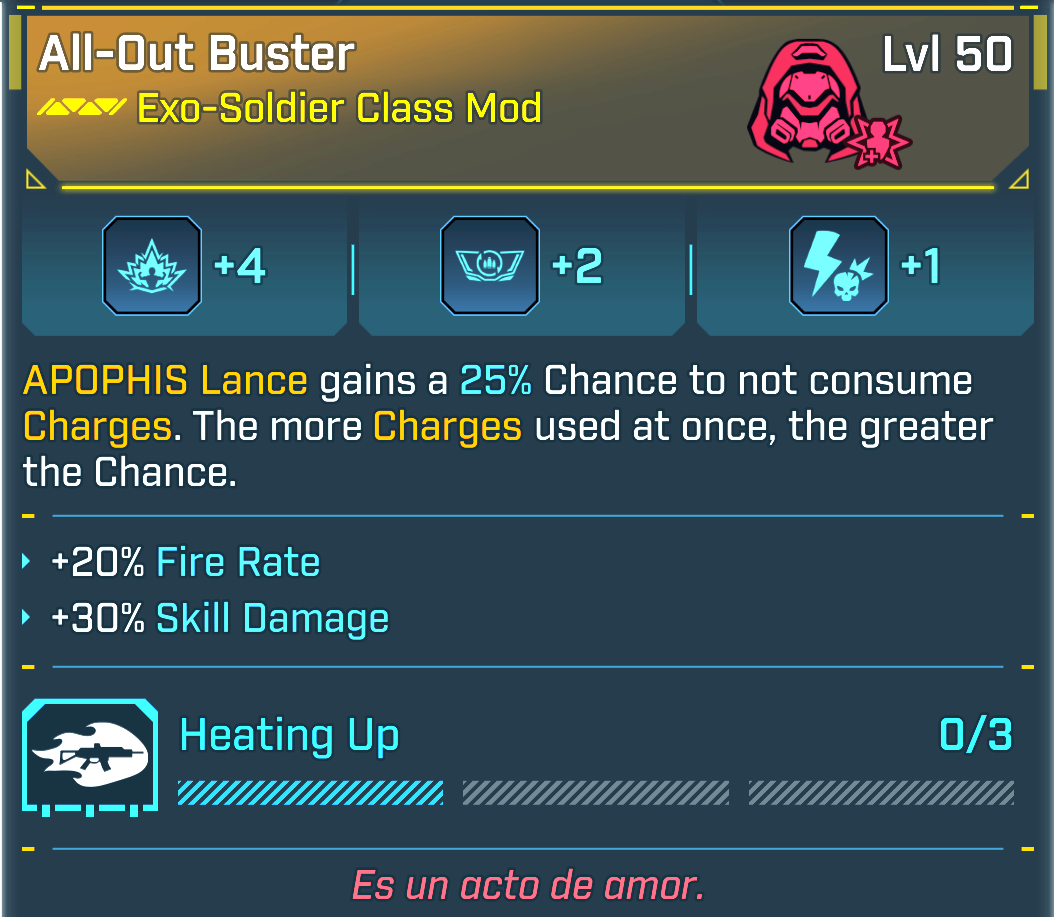
Task: Select the Heating Up flaming rifle icon
Action: [x=90, y=755]
